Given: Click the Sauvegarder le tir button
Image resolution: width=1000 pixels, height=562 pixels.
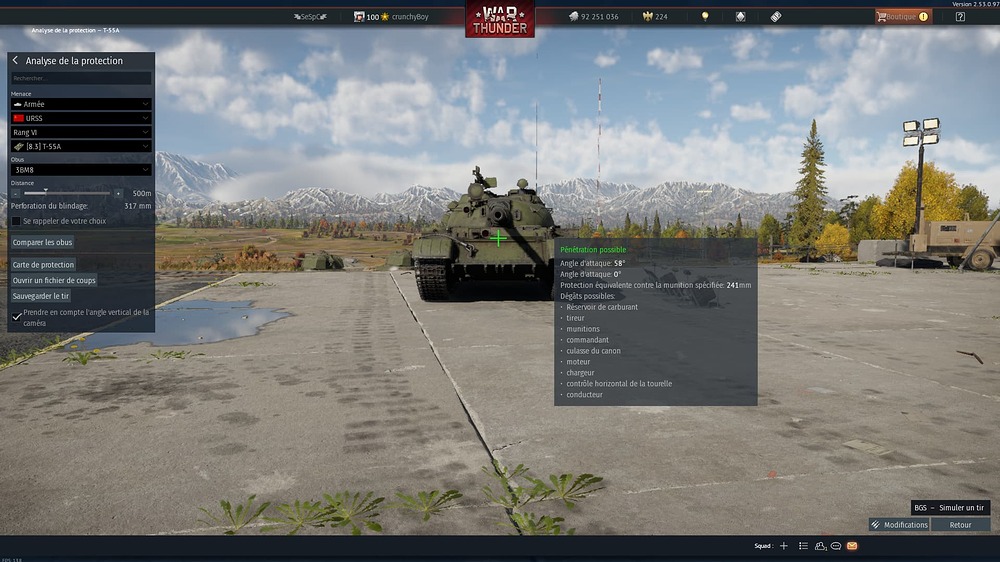Looking at the screenshot, I should [41, 296].
